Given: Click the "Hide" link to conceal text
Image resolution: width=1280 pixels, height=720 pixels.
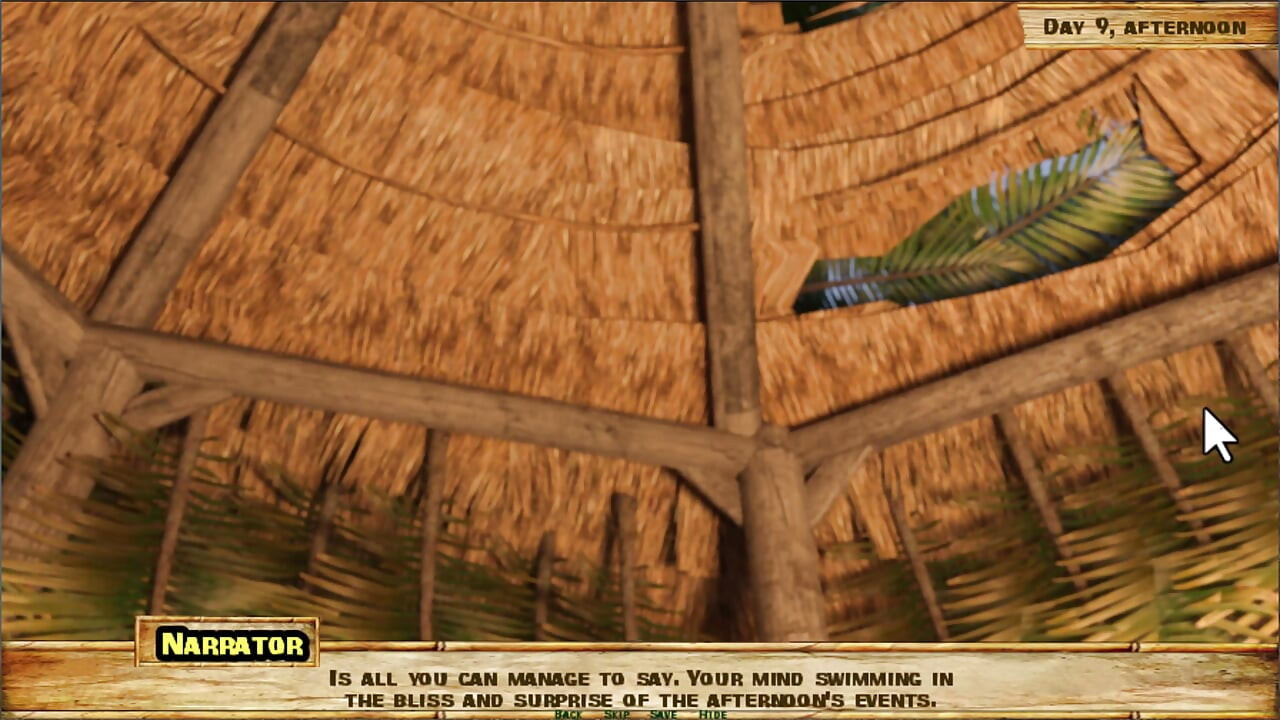Looking at the screenshot, I should (x=711, y=716).
